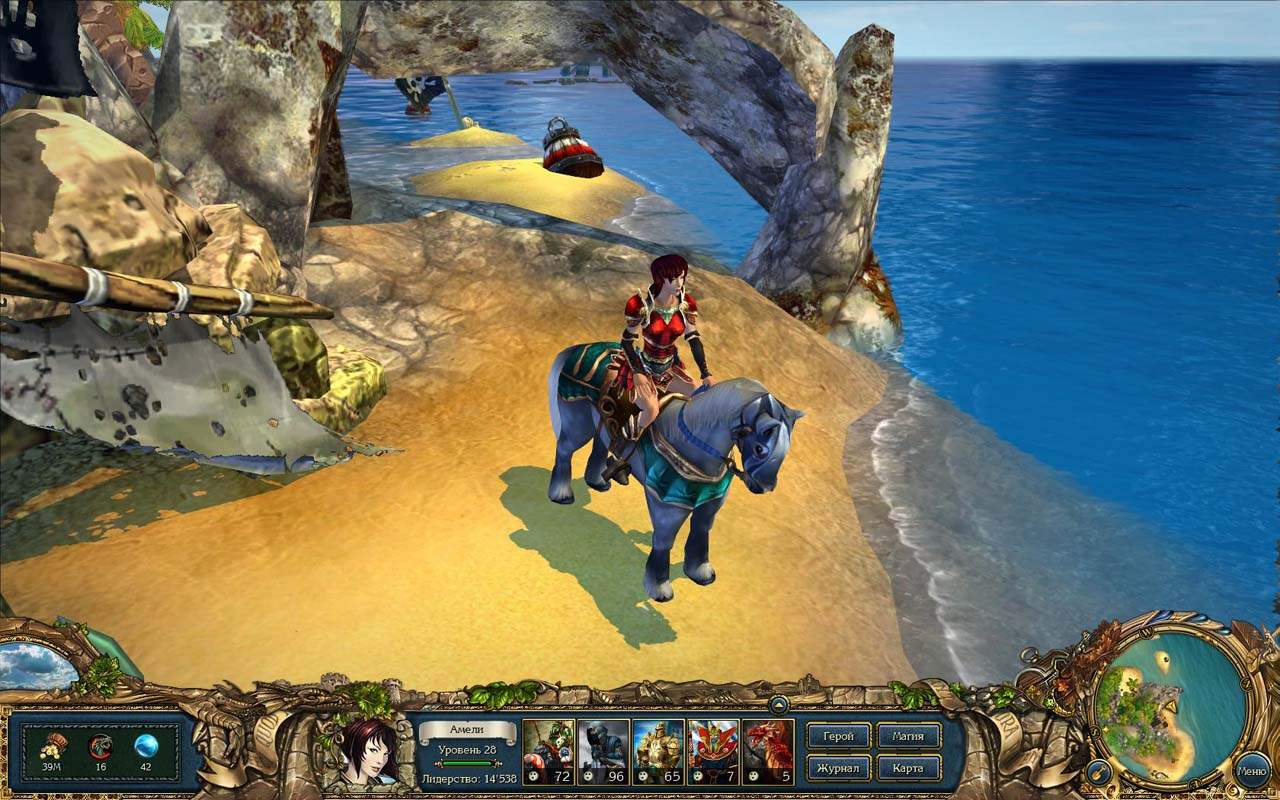Click the gold coin pouch icon
This screenshot has height=800, width=1280.
tap(53, 745)
